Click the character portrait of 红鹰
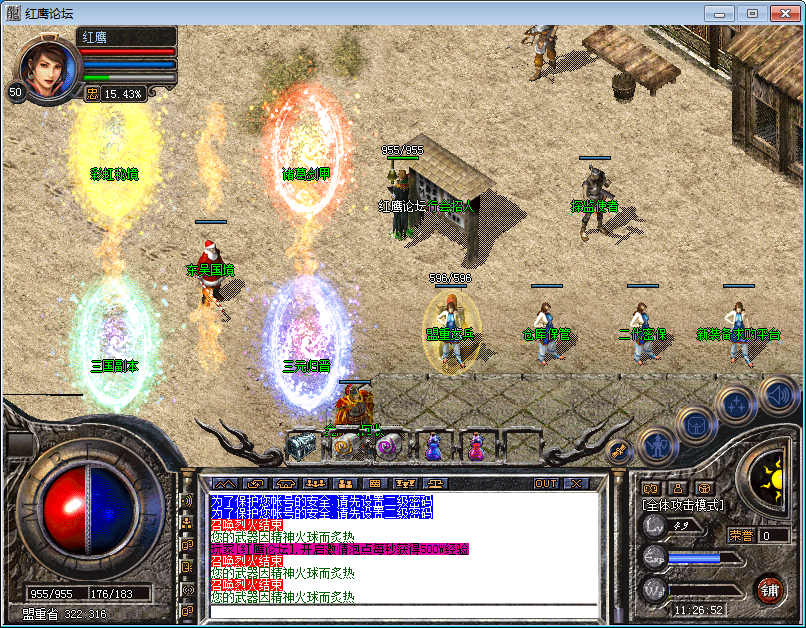 [x=46, y=68]
